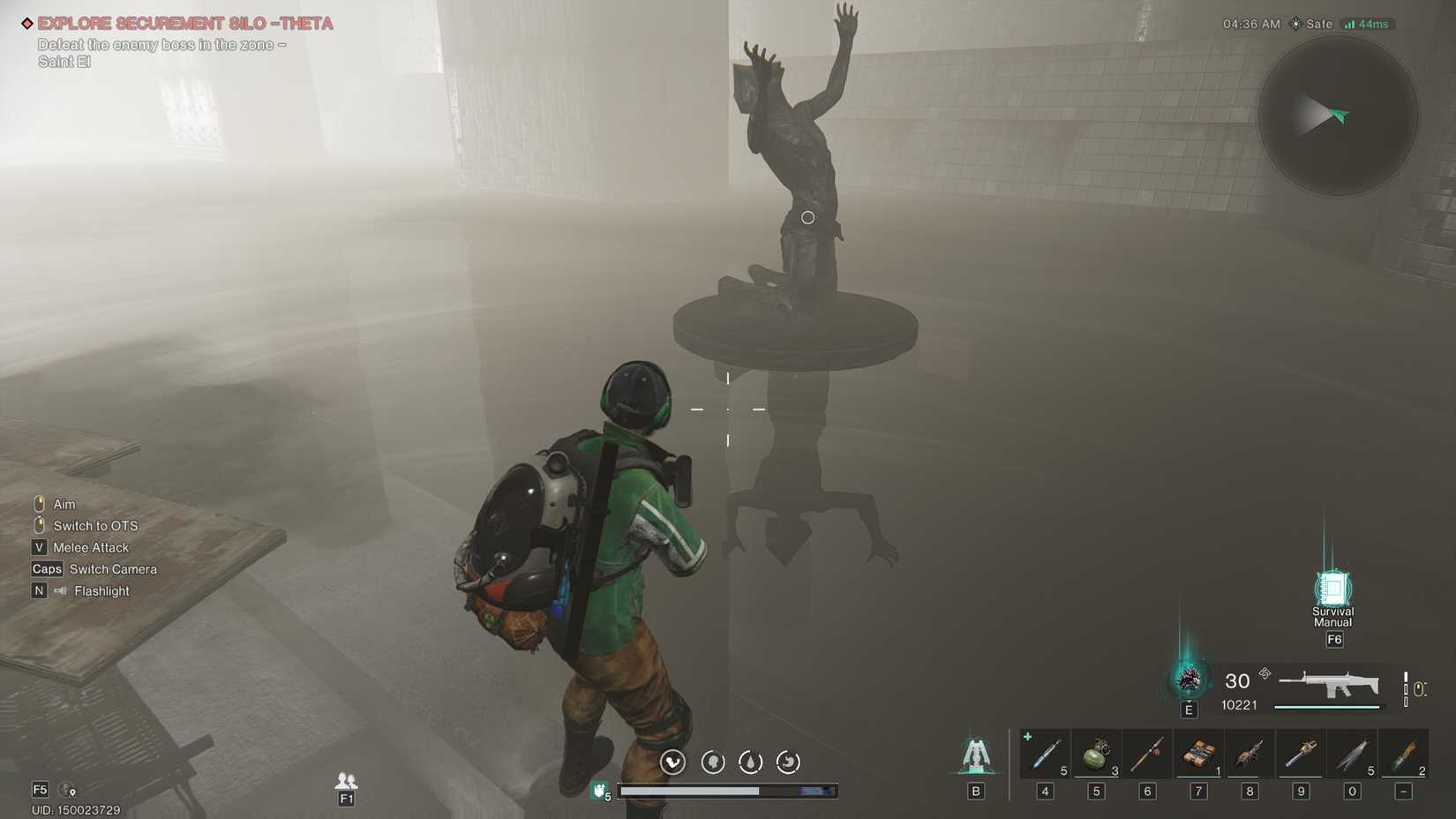Viewport: 1456px width, 819px height.
Task: Toggle the Switch Camera Caps option
Action: 95,568
